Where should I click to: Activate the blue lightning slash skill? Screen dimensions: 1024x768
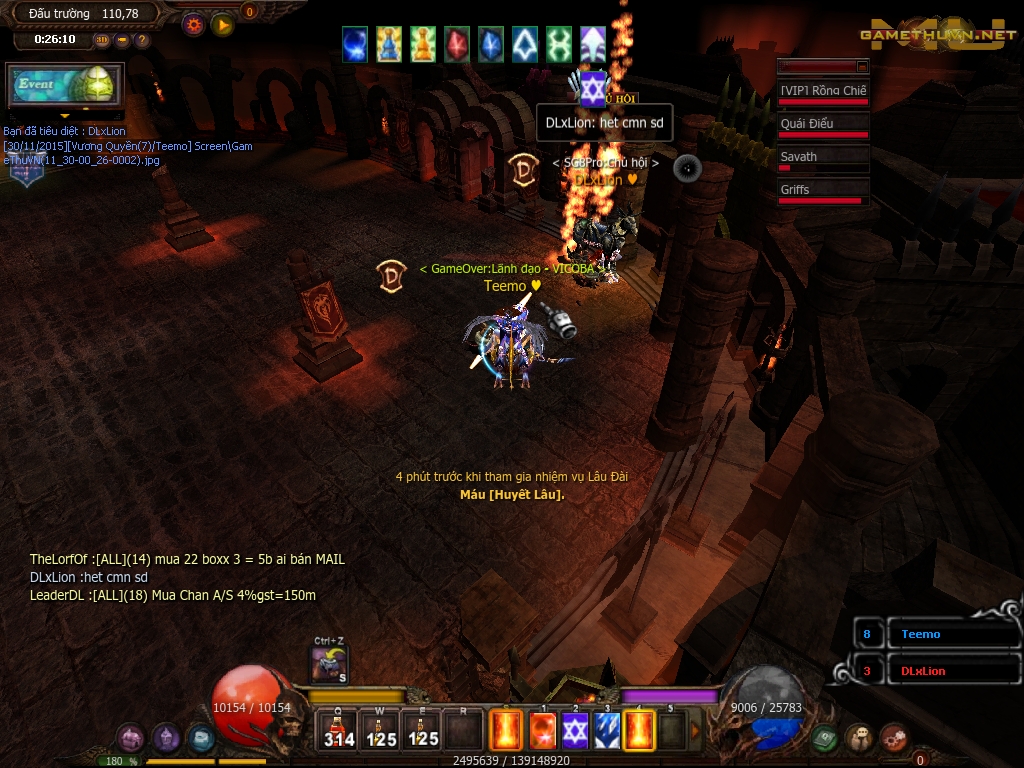pyautogui.click(x=607, y=731)
